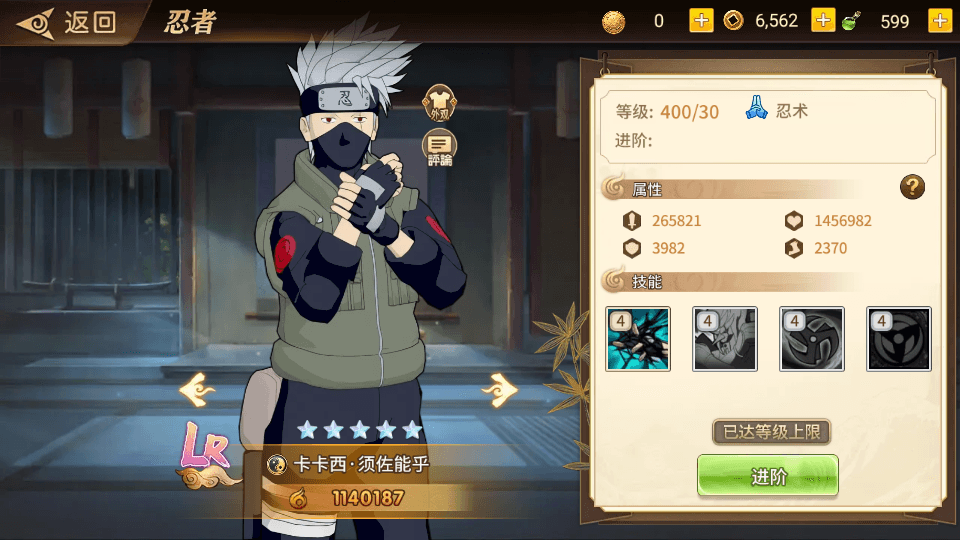Add more gold coins with the plus button
Screen dimensions: 960x540
click(701, 21)
